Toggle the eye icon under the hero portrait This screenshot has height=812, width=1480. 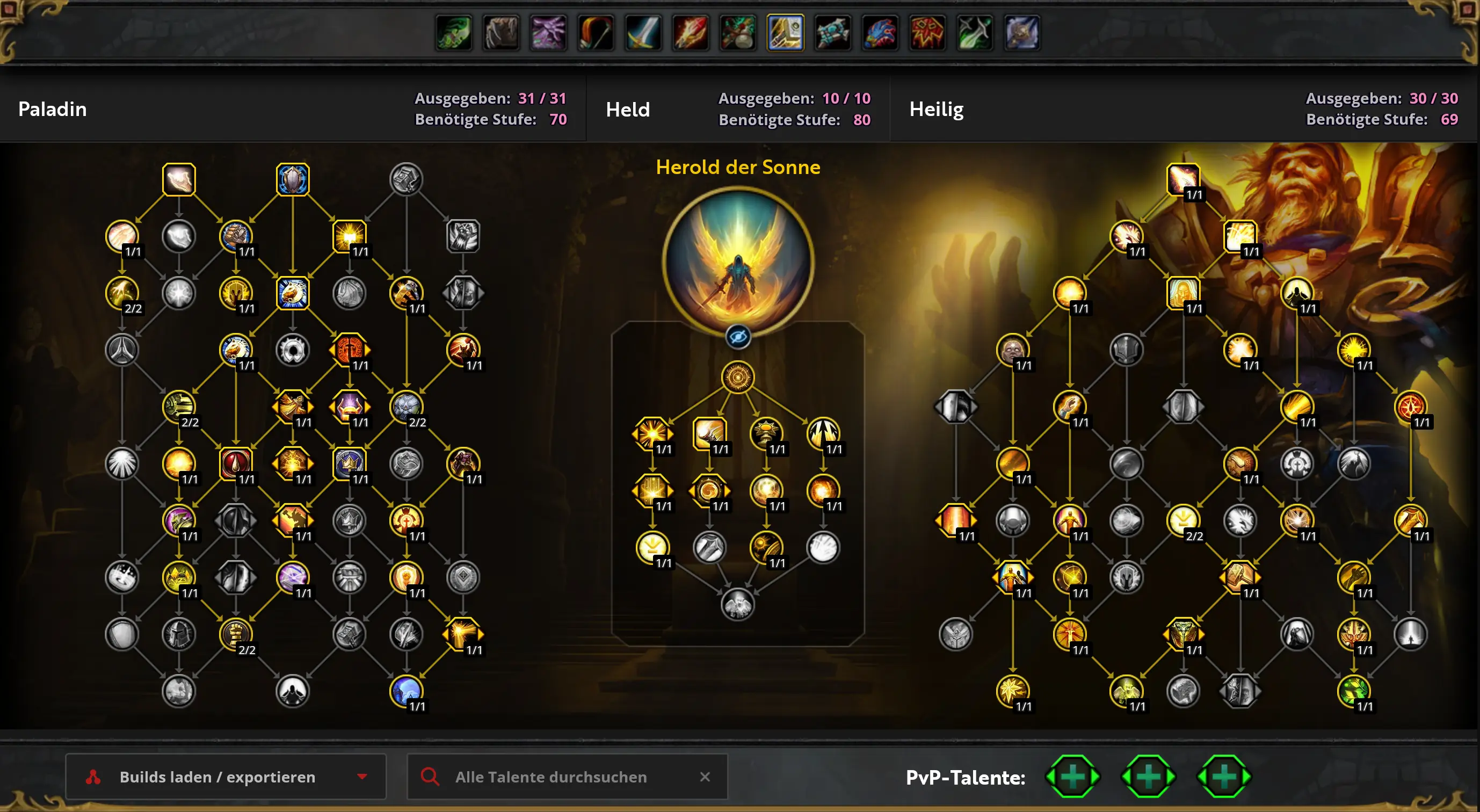click(x=738, y=337)
